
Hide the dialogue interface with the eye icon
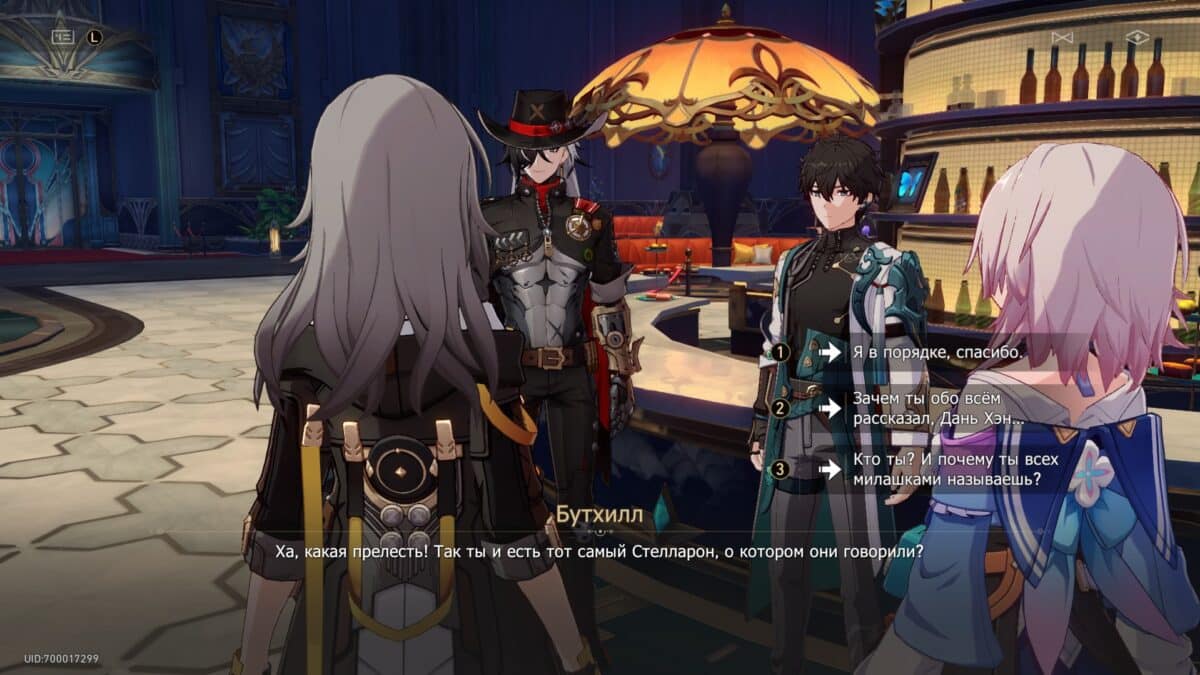click(1137, 37)
